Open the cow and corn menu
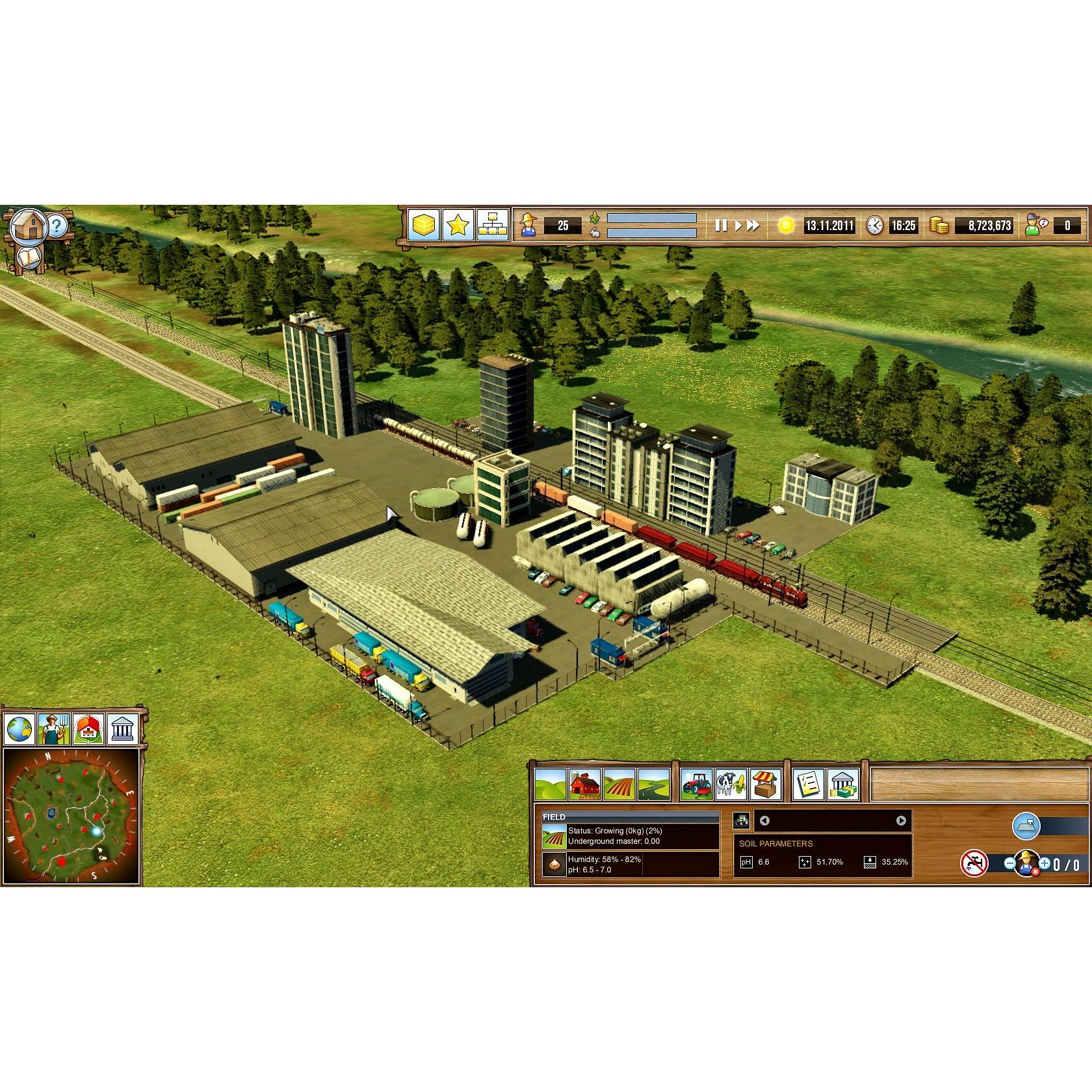This screenshot has width=1092, height=1092. (x=731, y=785)
